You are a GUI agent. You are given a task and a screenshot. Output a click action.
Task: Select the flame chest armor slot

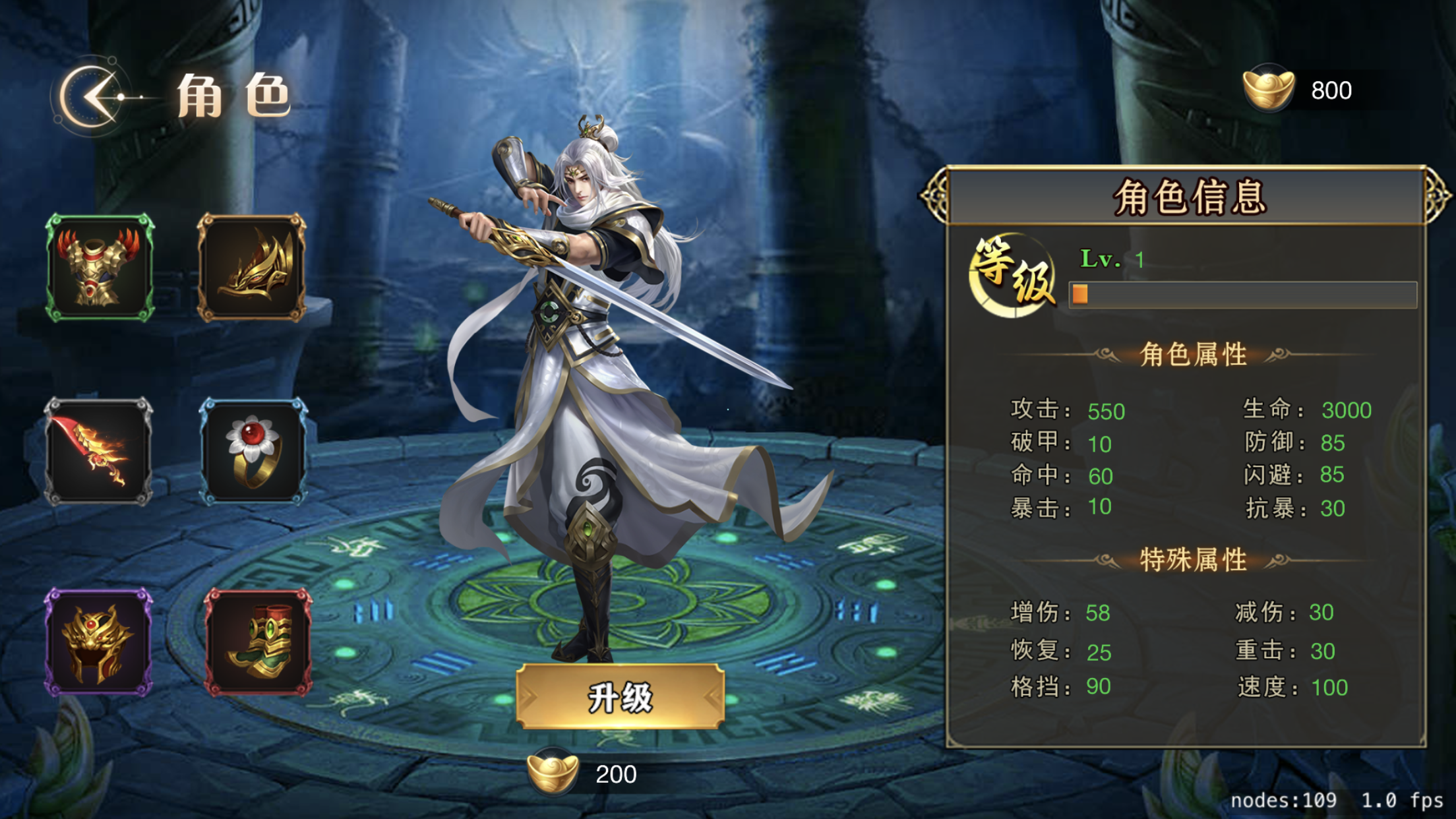100,268
